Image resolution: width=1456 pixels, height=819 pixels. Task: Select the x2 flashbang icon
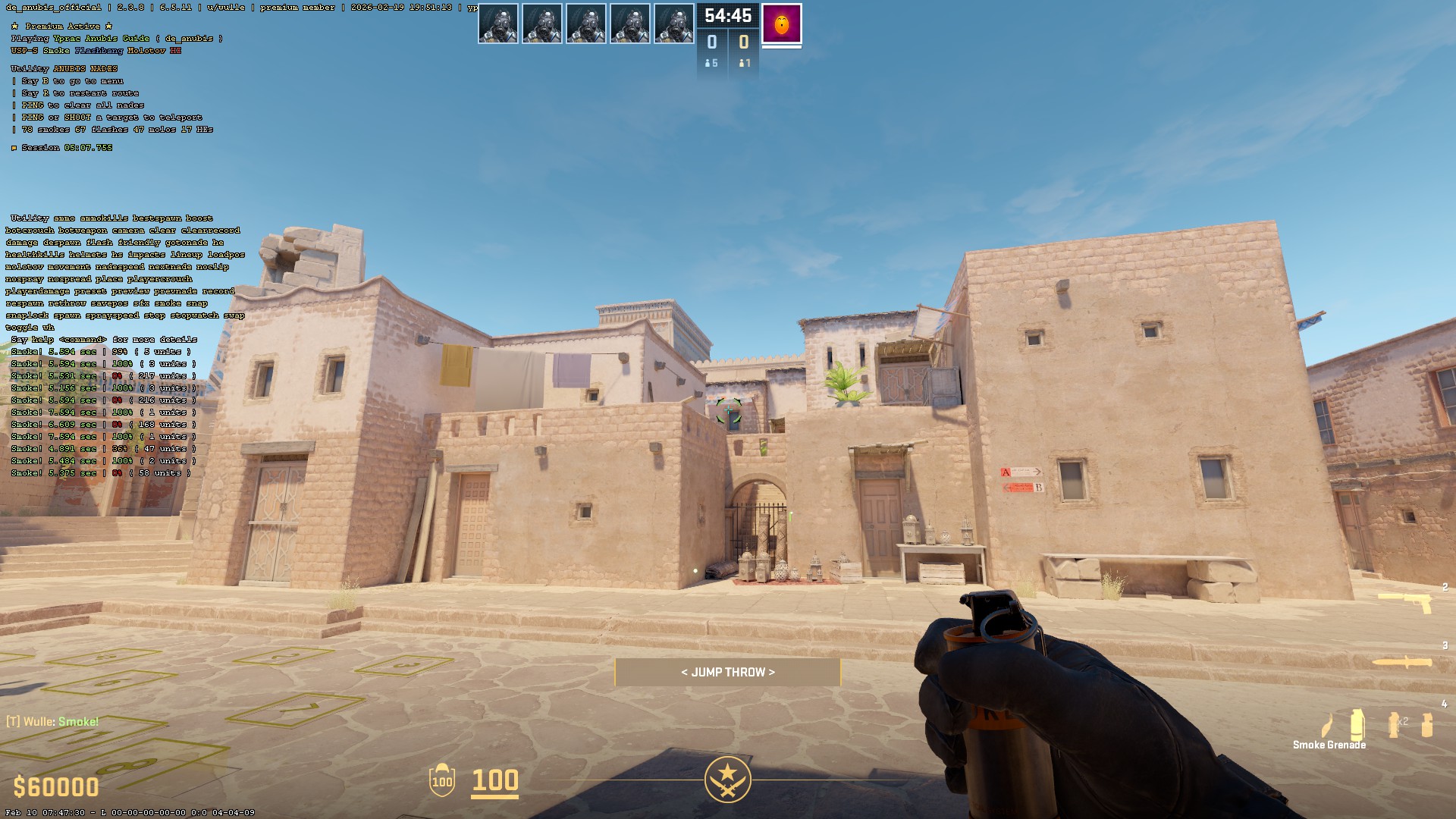[1394, 724]
